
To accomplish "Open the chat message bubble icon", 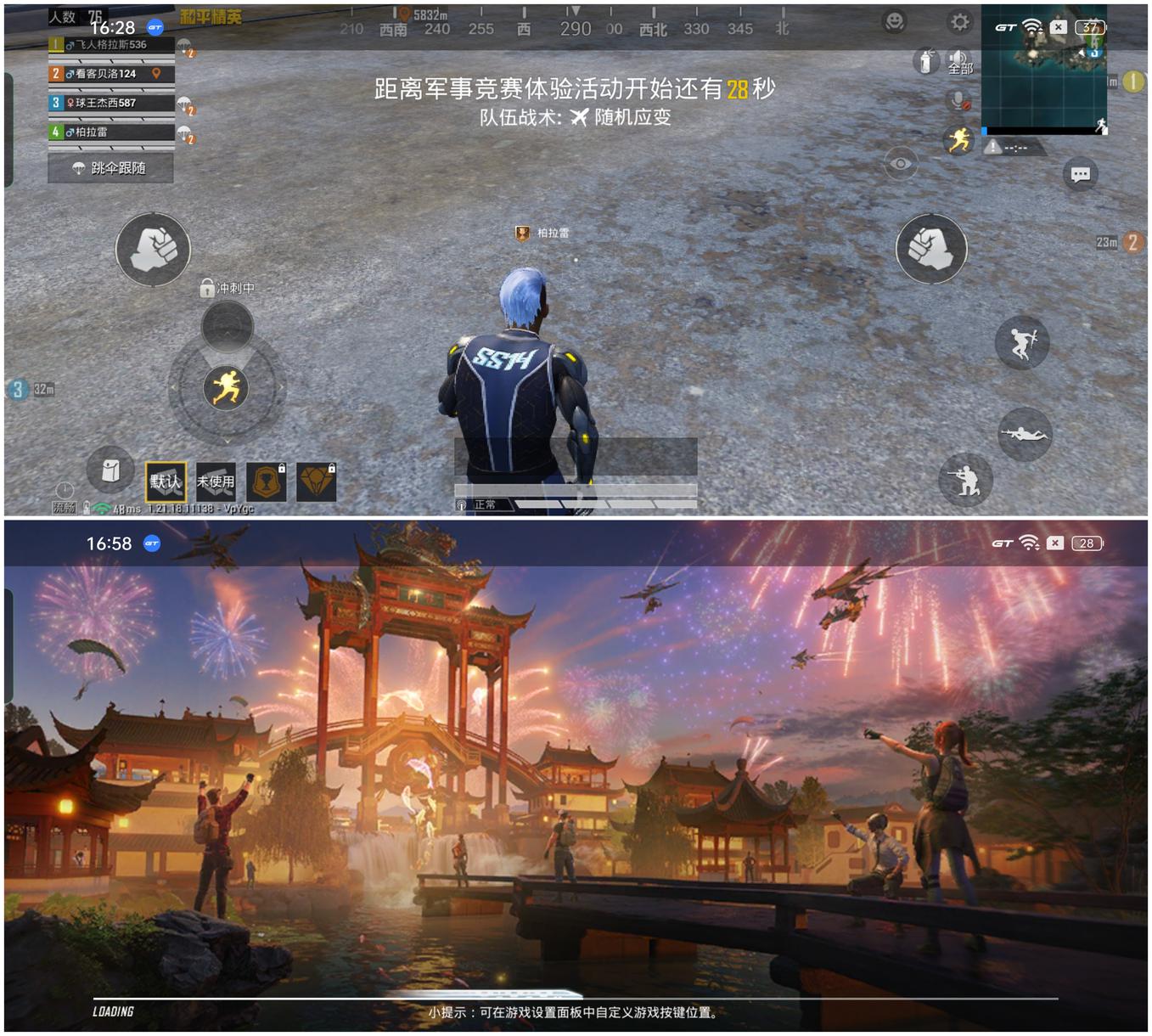I will (1081, 174).
